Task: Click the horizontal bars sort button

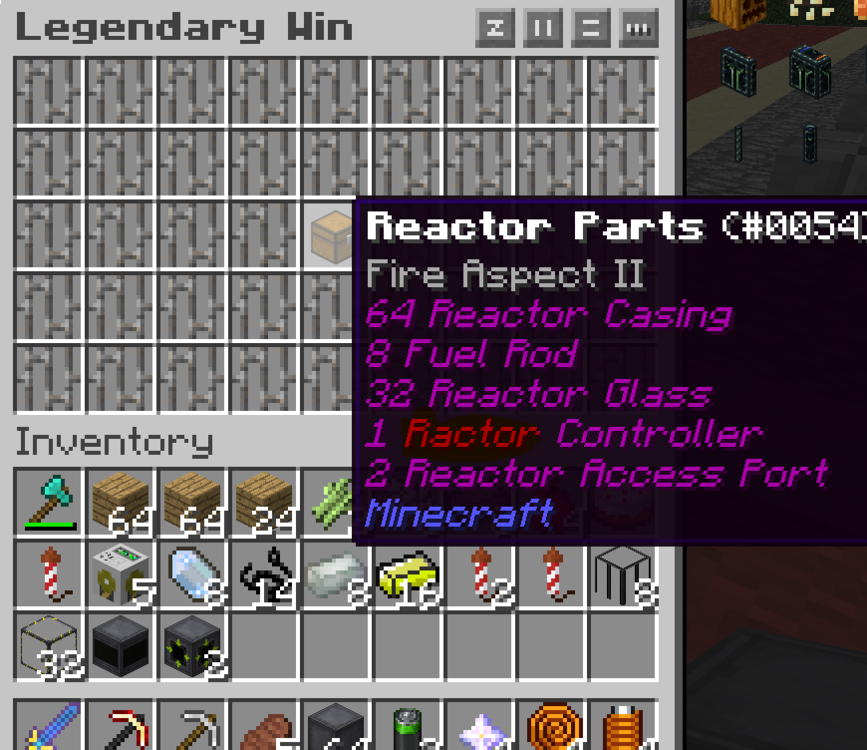Action: (590, 29)
